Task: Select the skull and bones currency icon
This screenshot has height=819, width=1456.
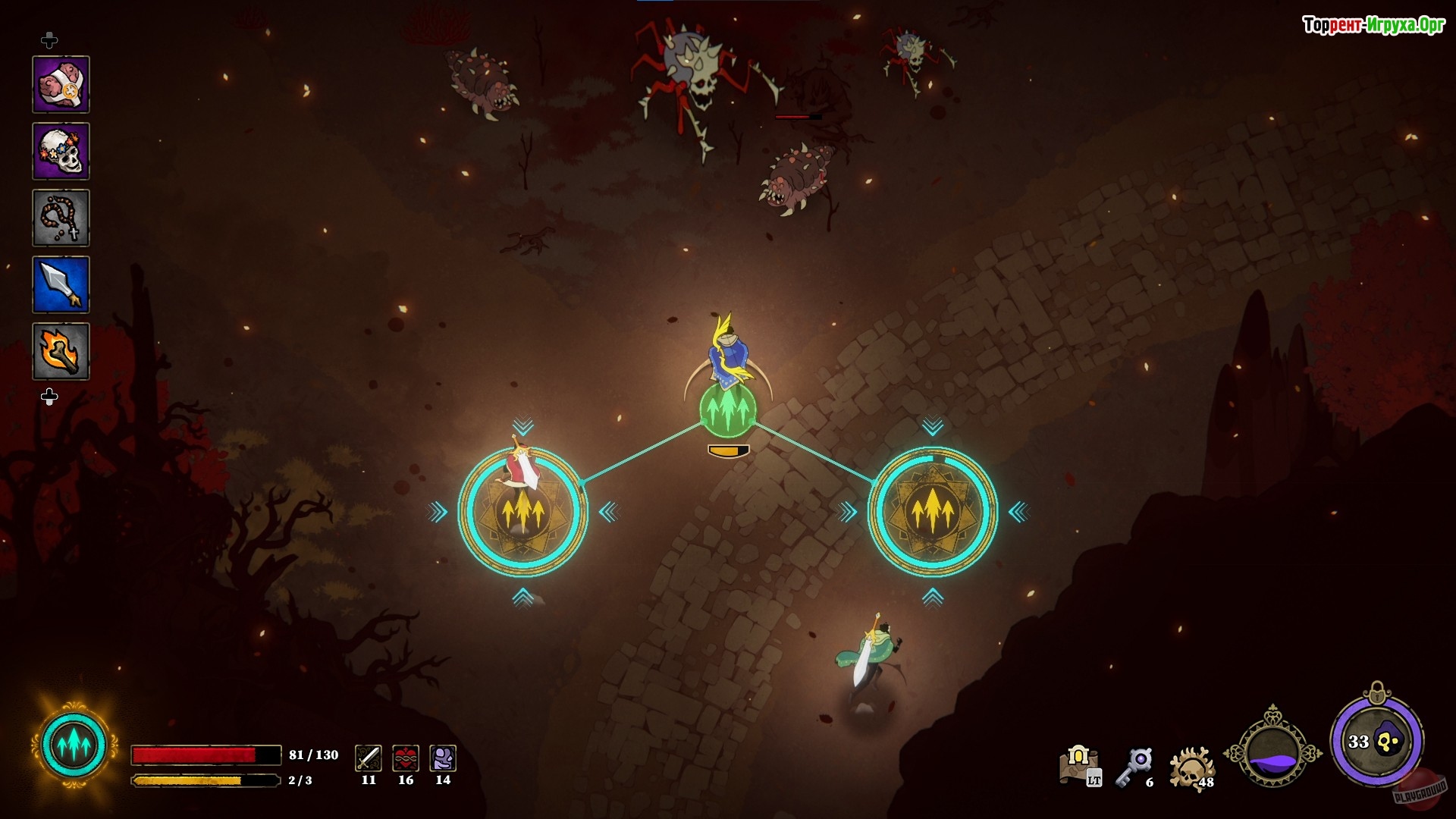Action: [x=1191, y=767]
